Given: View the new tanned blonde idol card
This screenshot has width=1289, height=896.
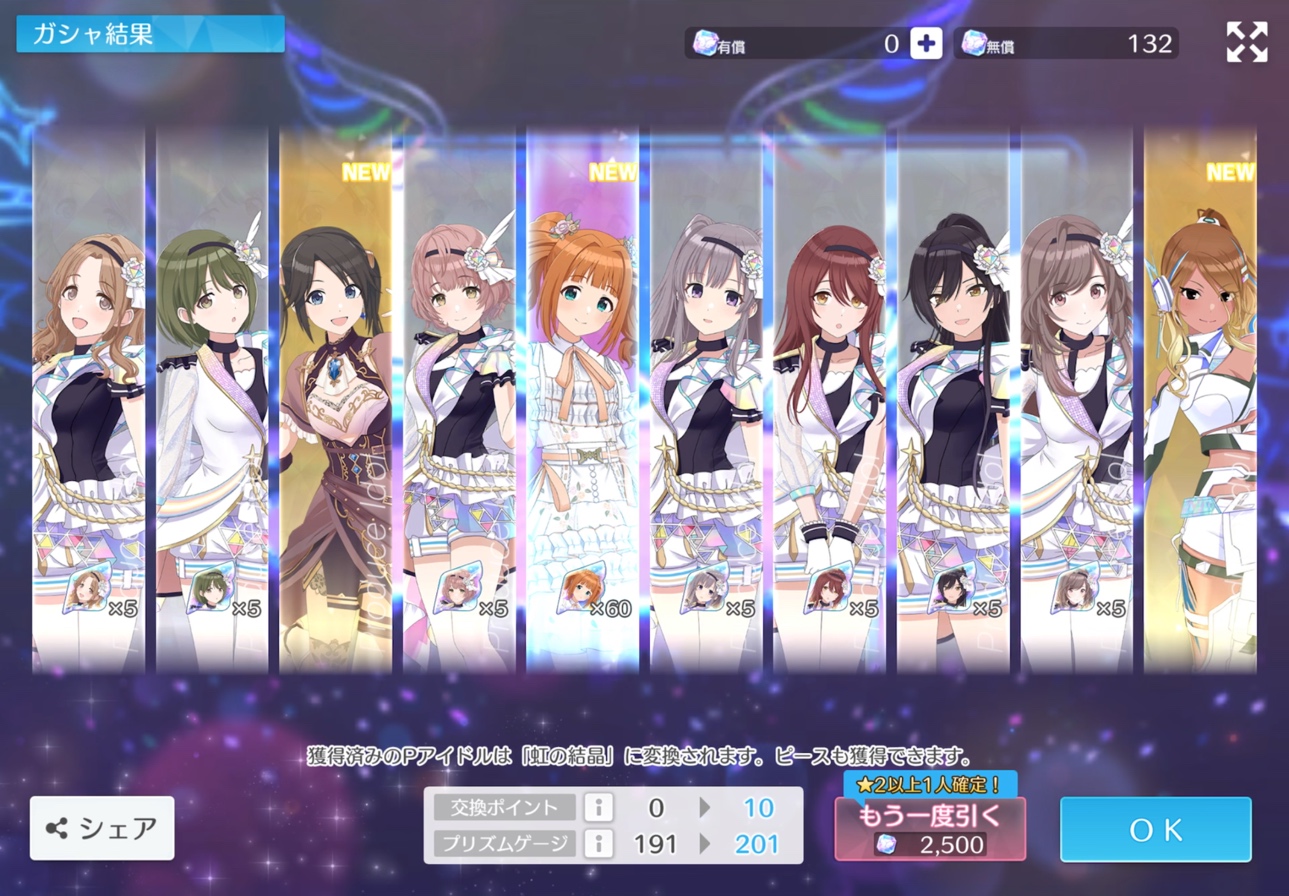Looking at the screenshot, I should pos(1200,400).
